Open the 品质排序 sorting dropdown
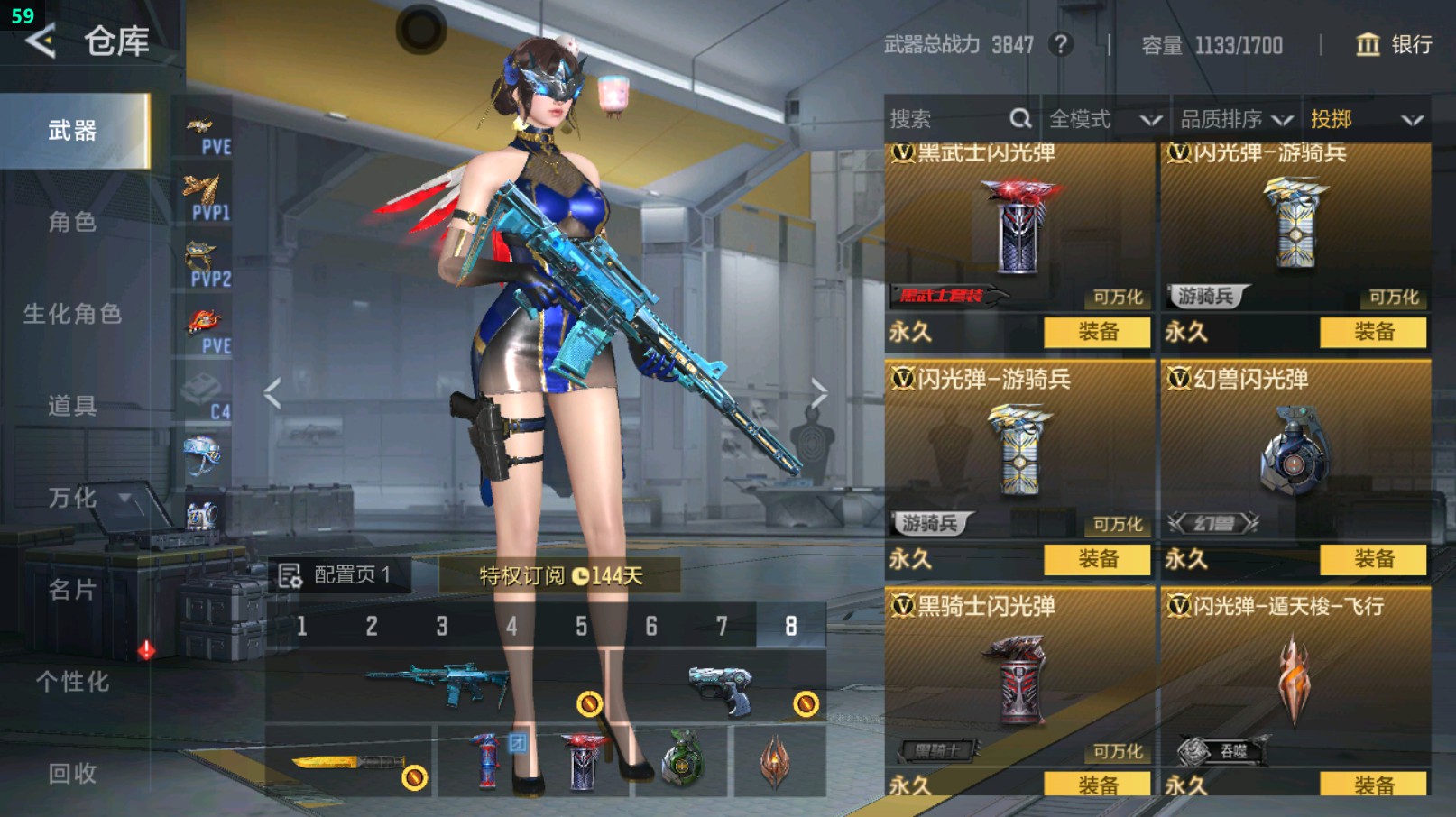 [1236, 119]
